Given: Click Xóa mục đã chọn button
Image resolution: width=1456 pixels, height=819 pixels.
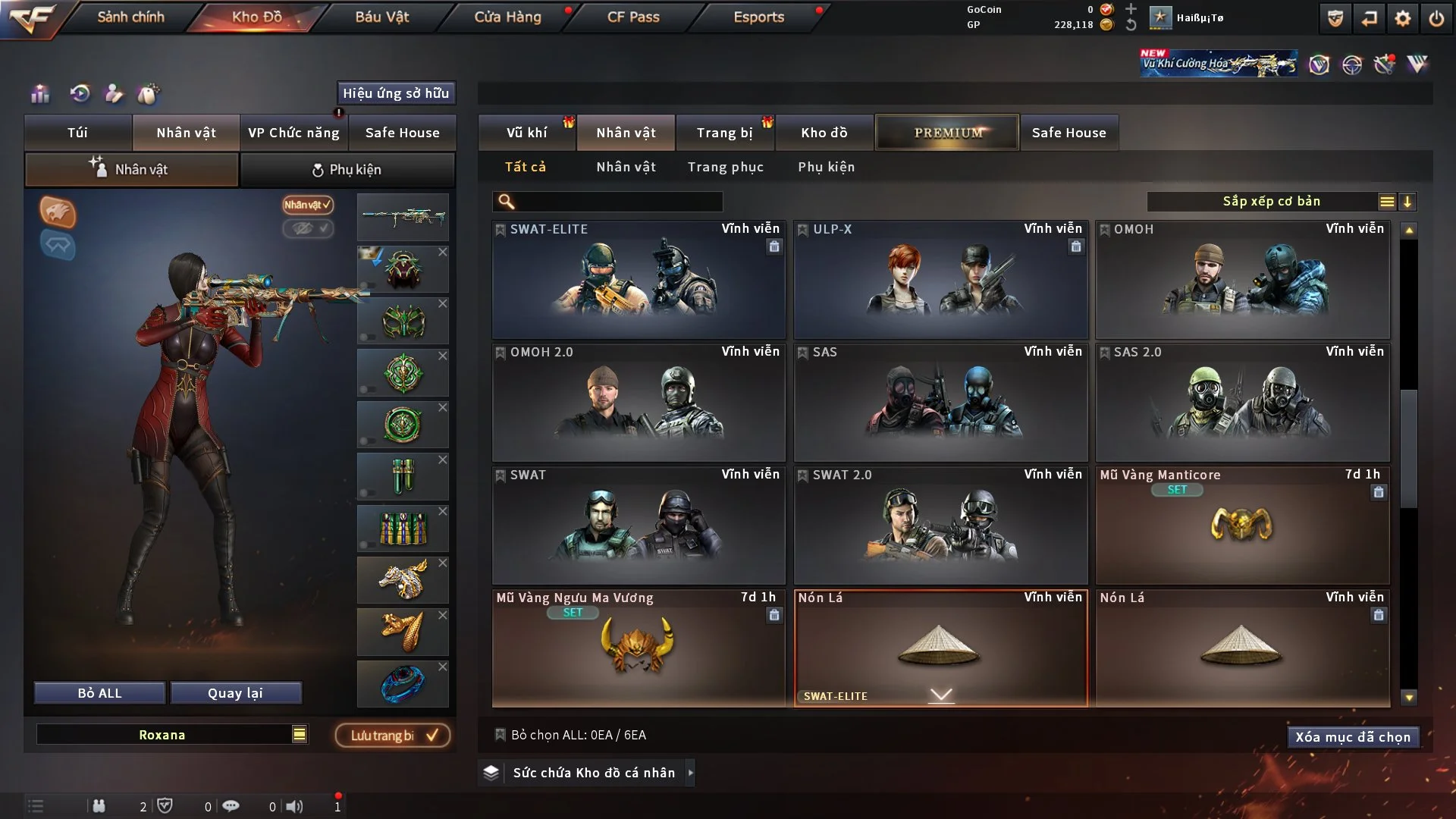Looking at the screenshot, I should click(x=1352, y=737).
